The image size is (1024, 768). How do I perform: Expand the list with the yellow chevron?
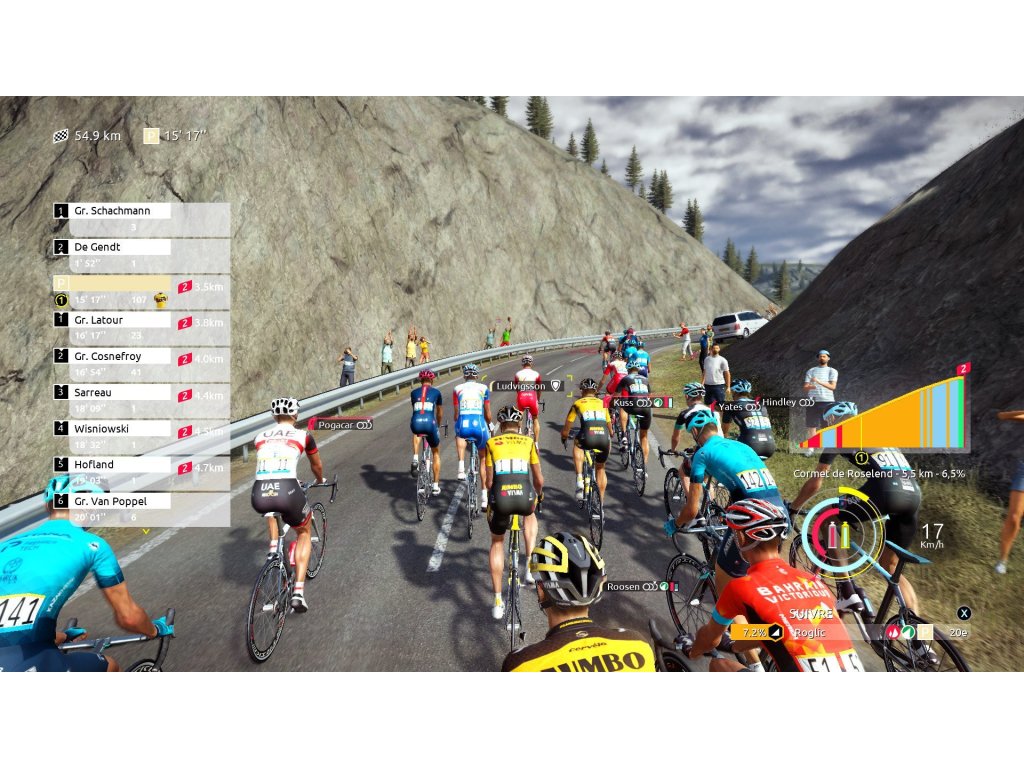(146, 532)
